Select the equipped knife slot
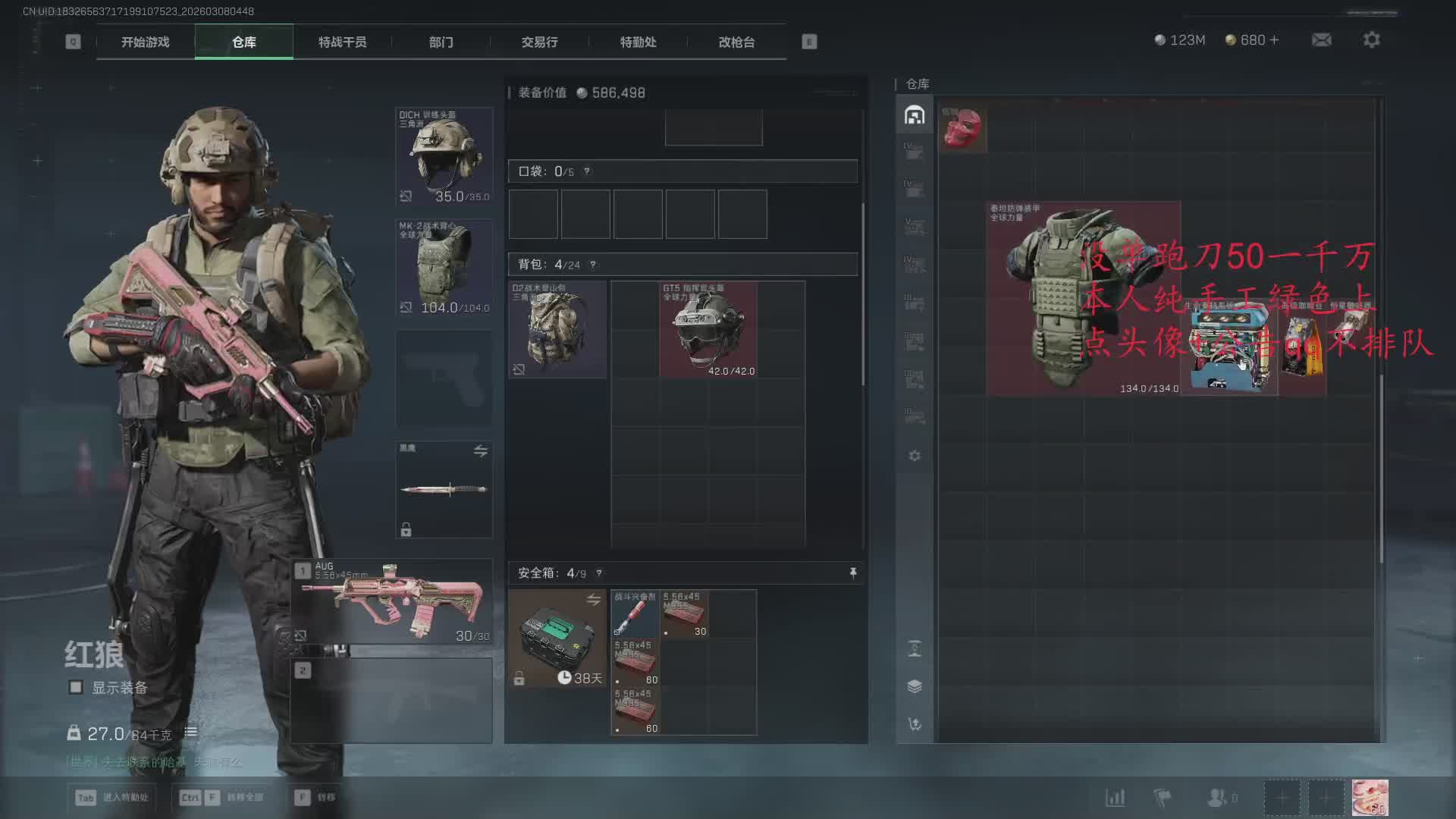Viewport: 1456px width, 819px height. pyautogui.click(x=444, y=489)
